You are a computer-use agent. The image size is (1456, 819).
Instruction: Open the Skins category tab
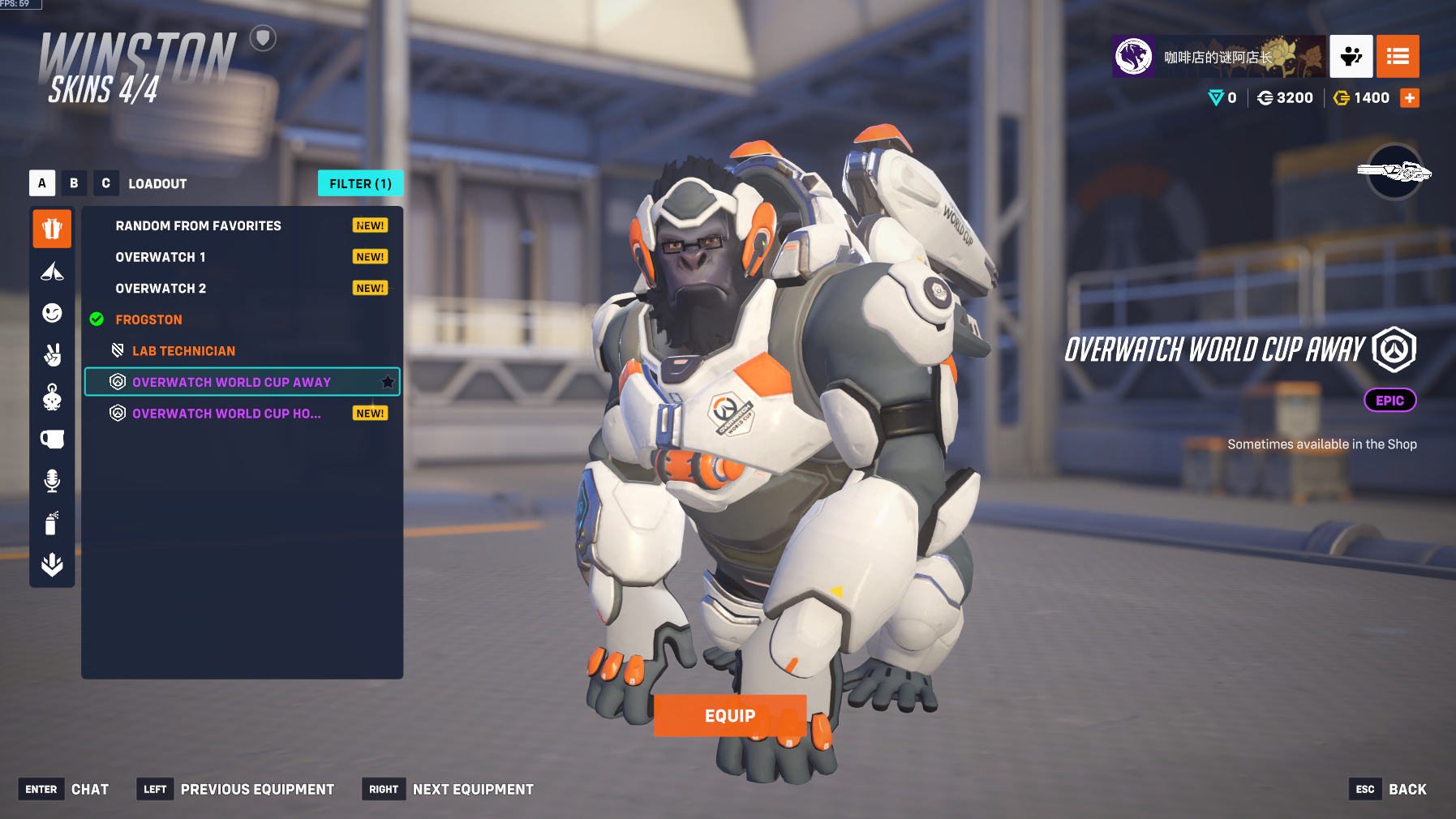point(52,229)
